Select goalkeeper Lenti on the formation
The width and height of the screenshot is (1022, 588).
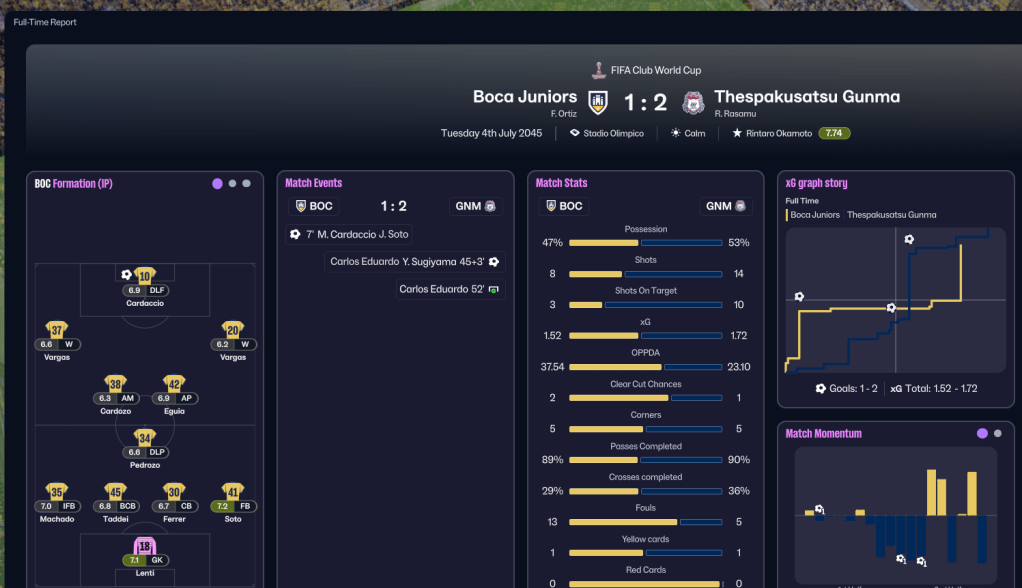[145, 548]
